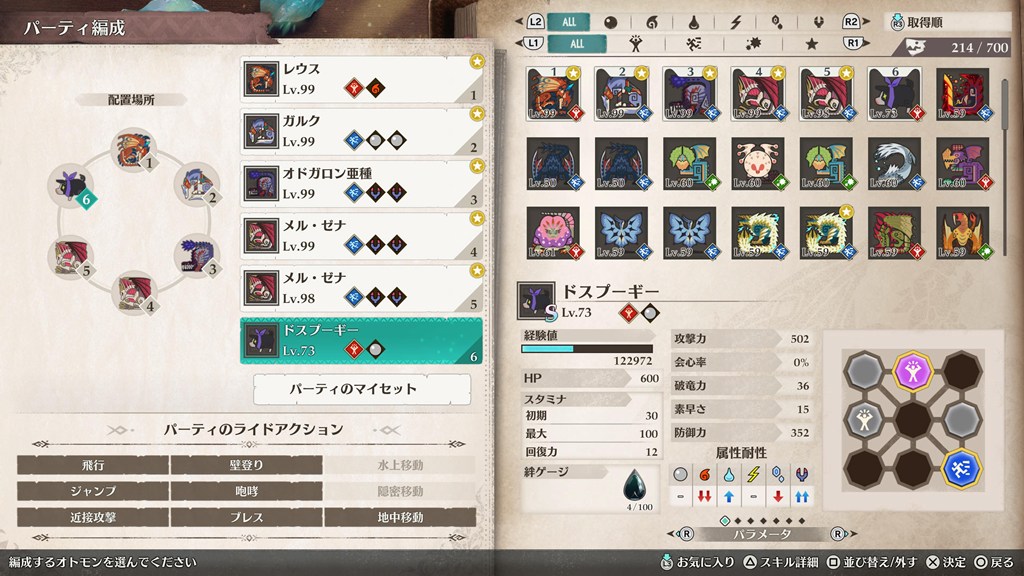Select レウス in the party list
The width and height of the screenshot is (1024, 576).
(360, 79)
